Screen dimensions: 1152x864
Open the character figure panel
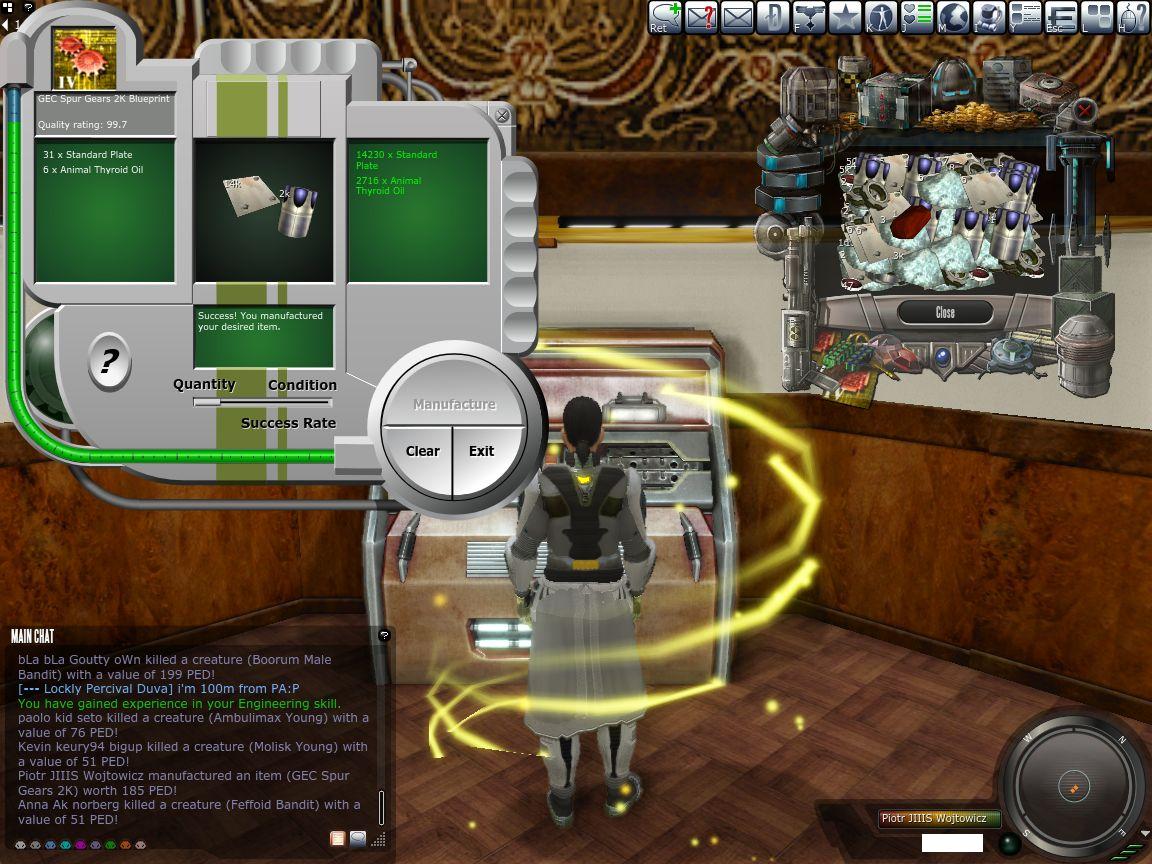[x=881, y=17]
